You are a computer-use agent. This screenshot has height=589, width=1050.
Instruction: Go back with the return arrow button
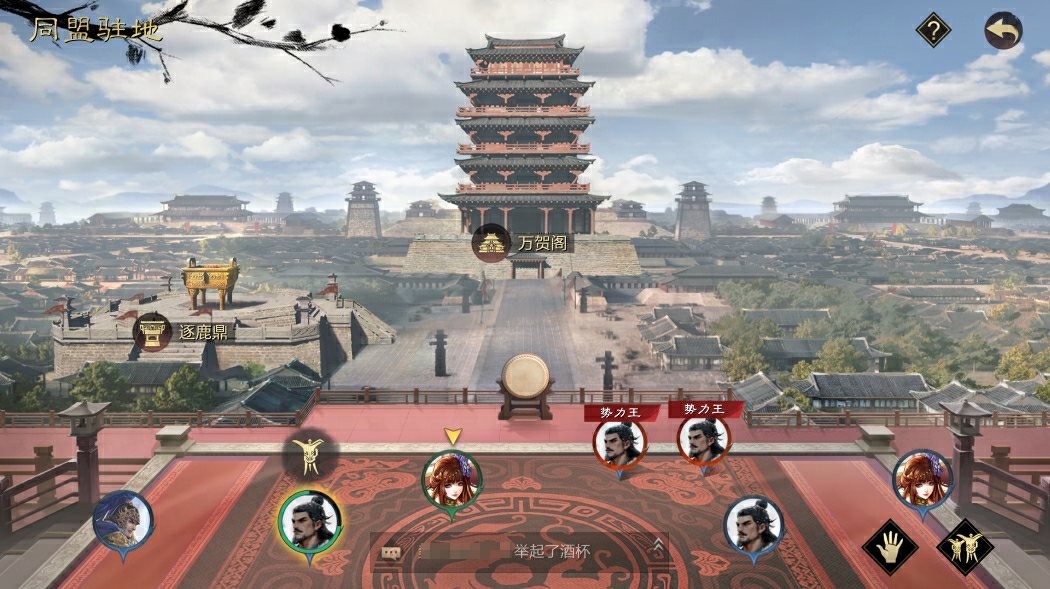click(1003, 30)
